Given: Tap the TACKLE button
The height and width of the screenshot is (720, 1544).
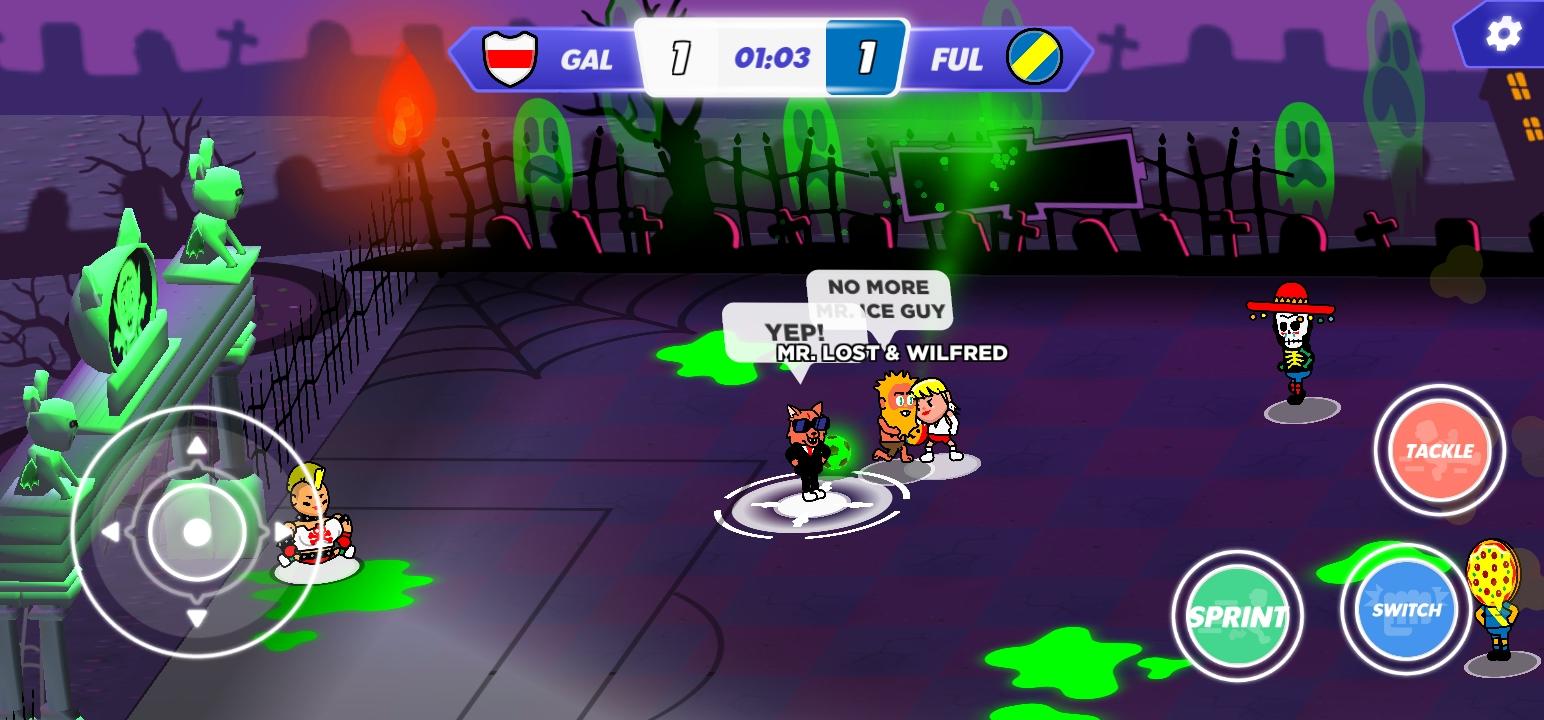Looking at the screenshot, I should (1440, 452).
